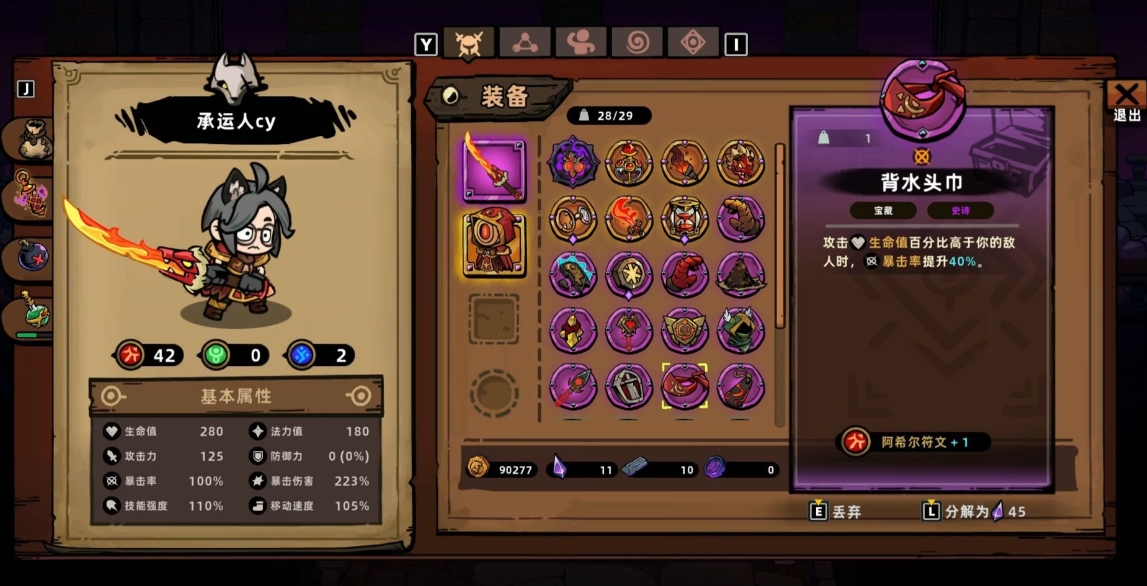Choose the highlighted red headband item
This screenshot has height=586, width=1147.
(684, 386)
